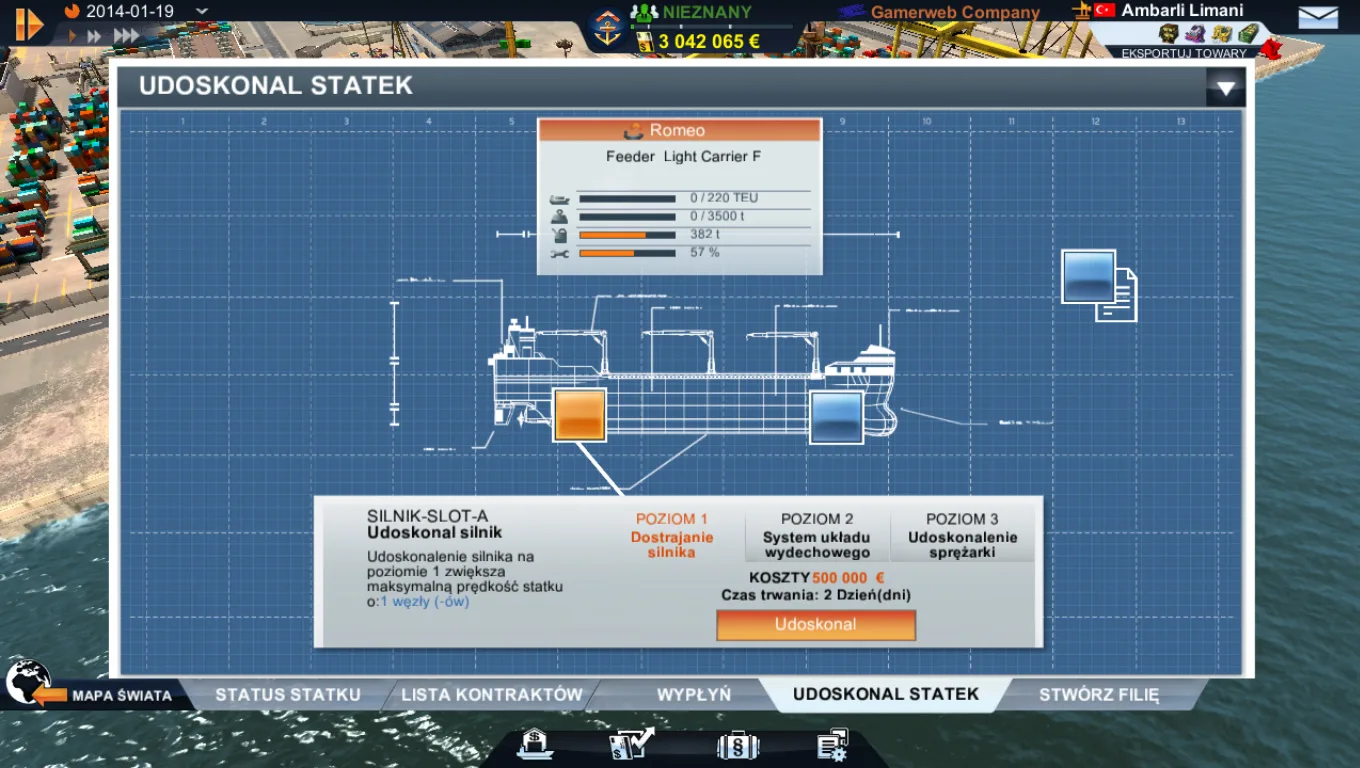Viewport: 1360px width, 768px height.
Task: Open the LISTA KONTRAKTÓW tab
Action: point(491,693)
